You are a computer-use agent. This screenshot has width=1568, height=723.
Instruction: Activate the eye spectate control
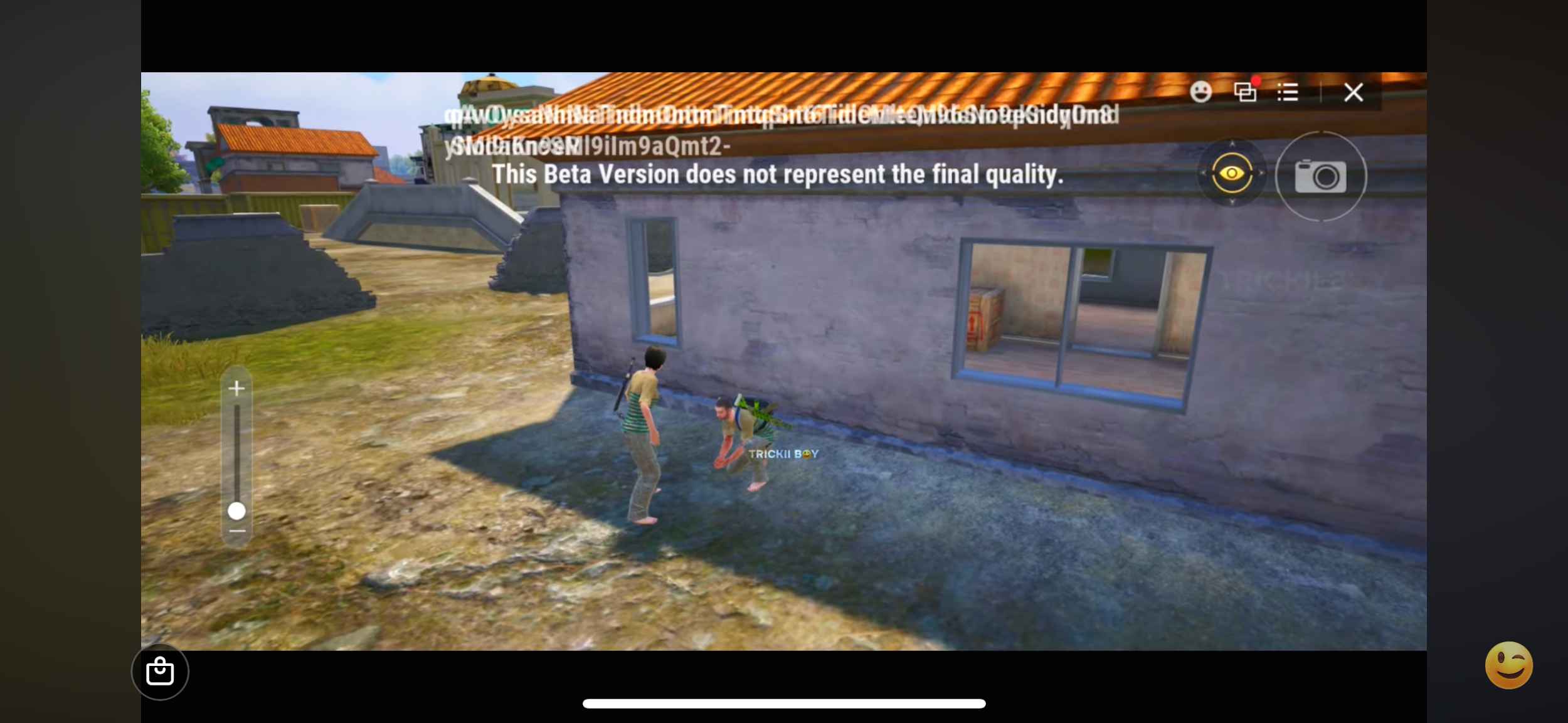coord(1232,173)
